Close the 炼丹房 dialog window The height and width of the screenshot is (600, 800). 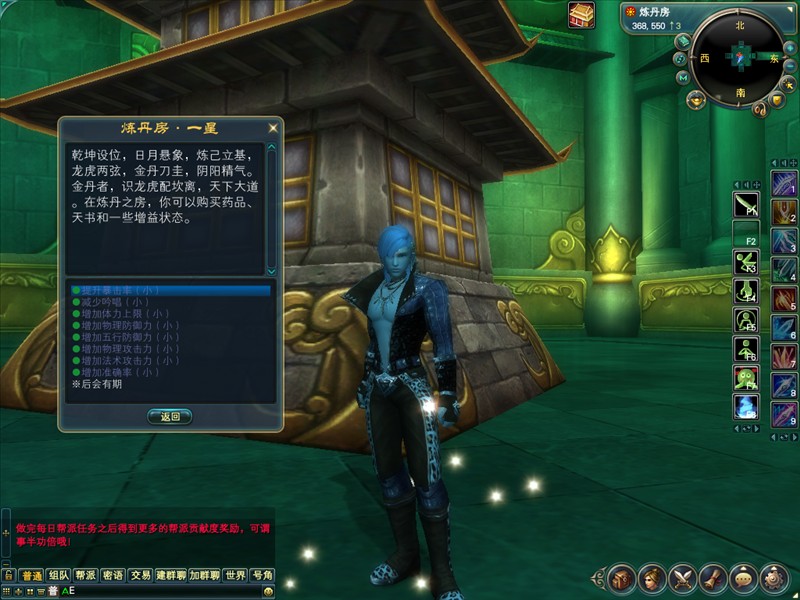click(x=273, y=129)
